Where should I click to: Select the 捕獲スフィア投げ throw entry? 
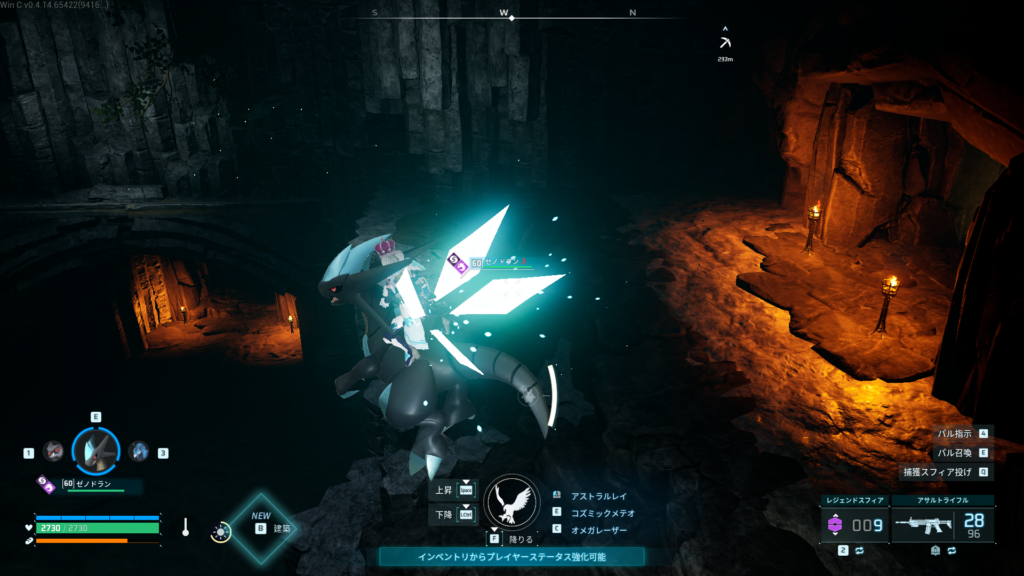[947, 472]
